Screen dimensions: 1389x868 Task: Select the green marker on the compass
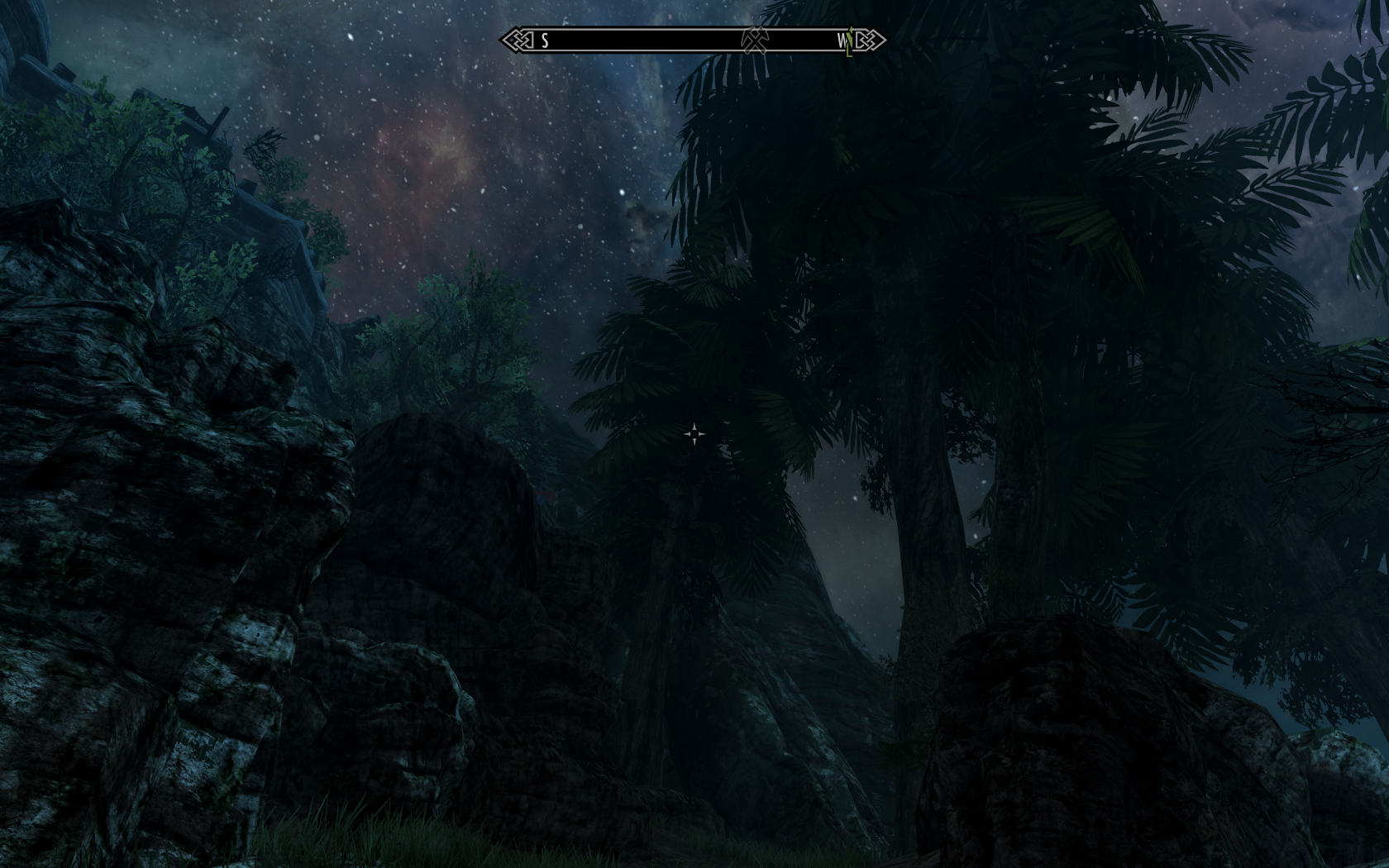coord(849,41)
